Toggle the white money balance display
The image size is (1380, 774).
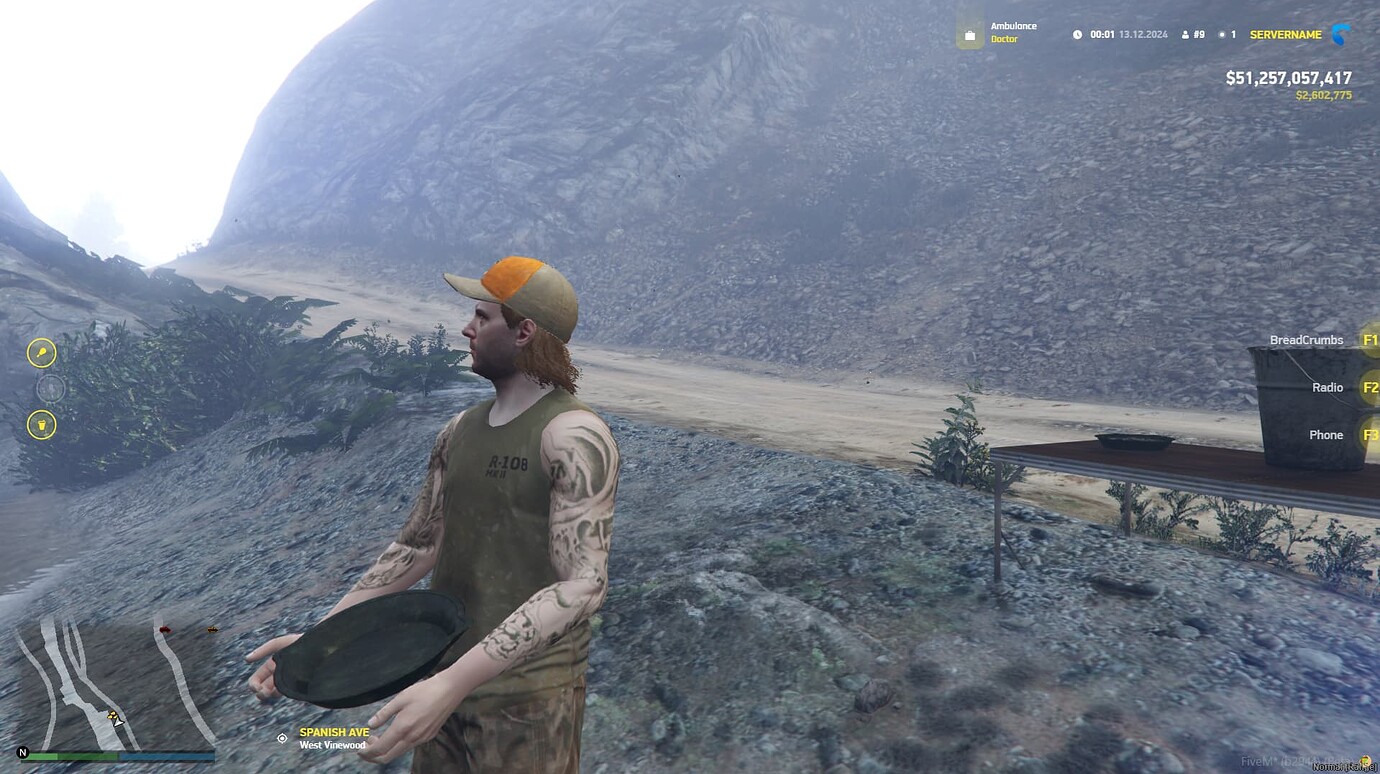[1289, 77]
